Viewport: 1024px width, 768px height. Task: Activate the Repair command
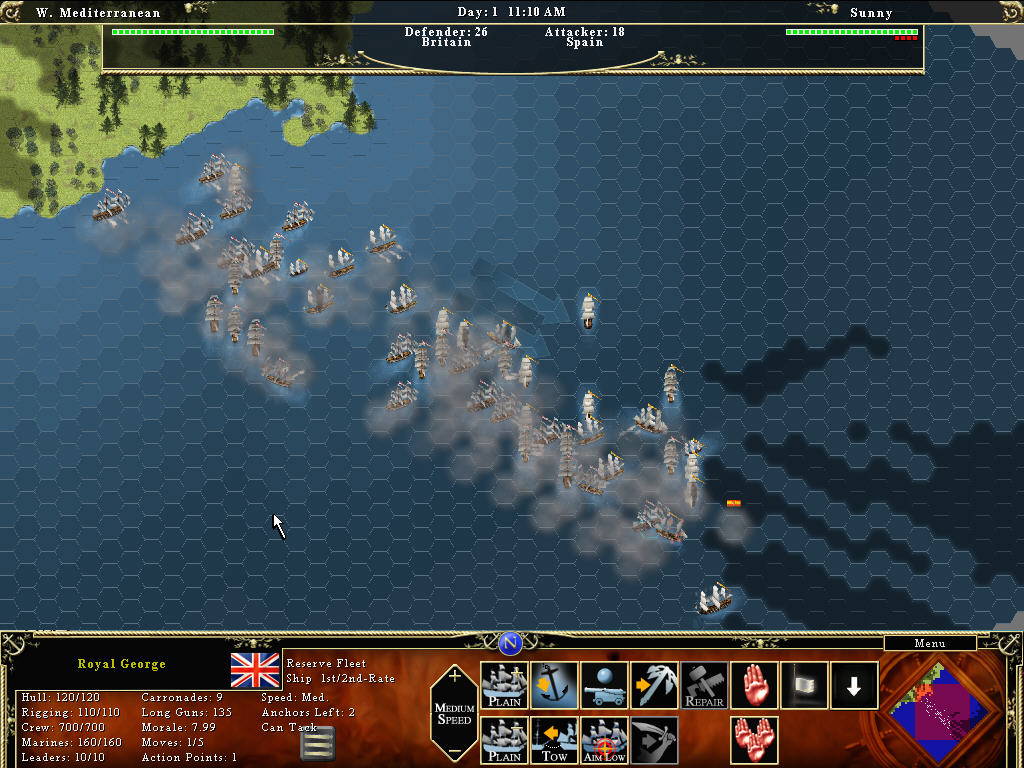click(x=705, y=686)
